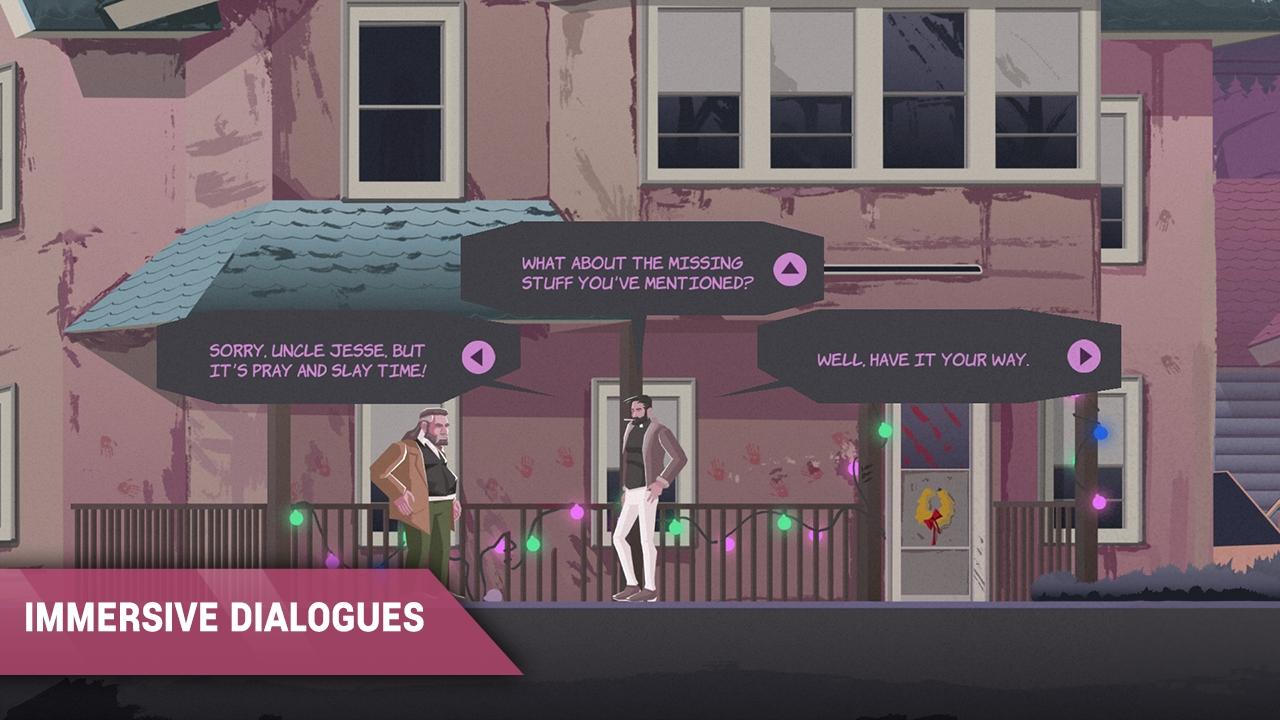This screenshot has width=1280, height=720.
Task: Tap the left arrow dialogue button
Action: [478, 357]
